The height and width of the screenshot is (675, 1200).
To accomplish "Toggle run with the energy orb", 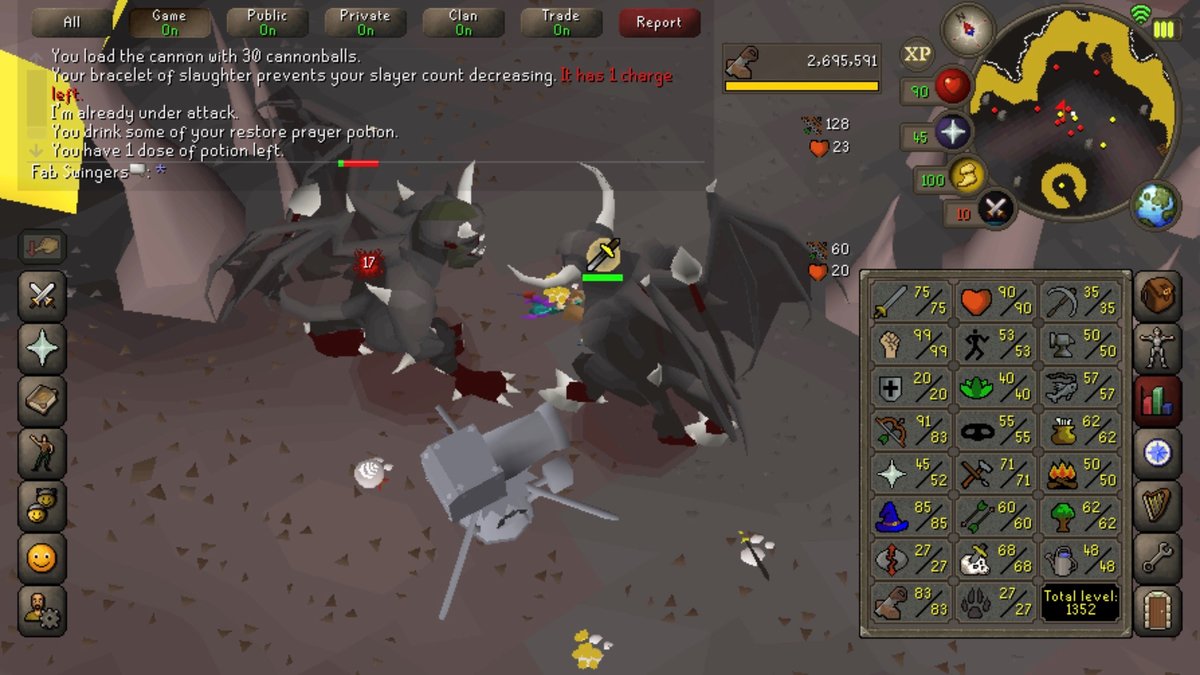I will (966, 177).
